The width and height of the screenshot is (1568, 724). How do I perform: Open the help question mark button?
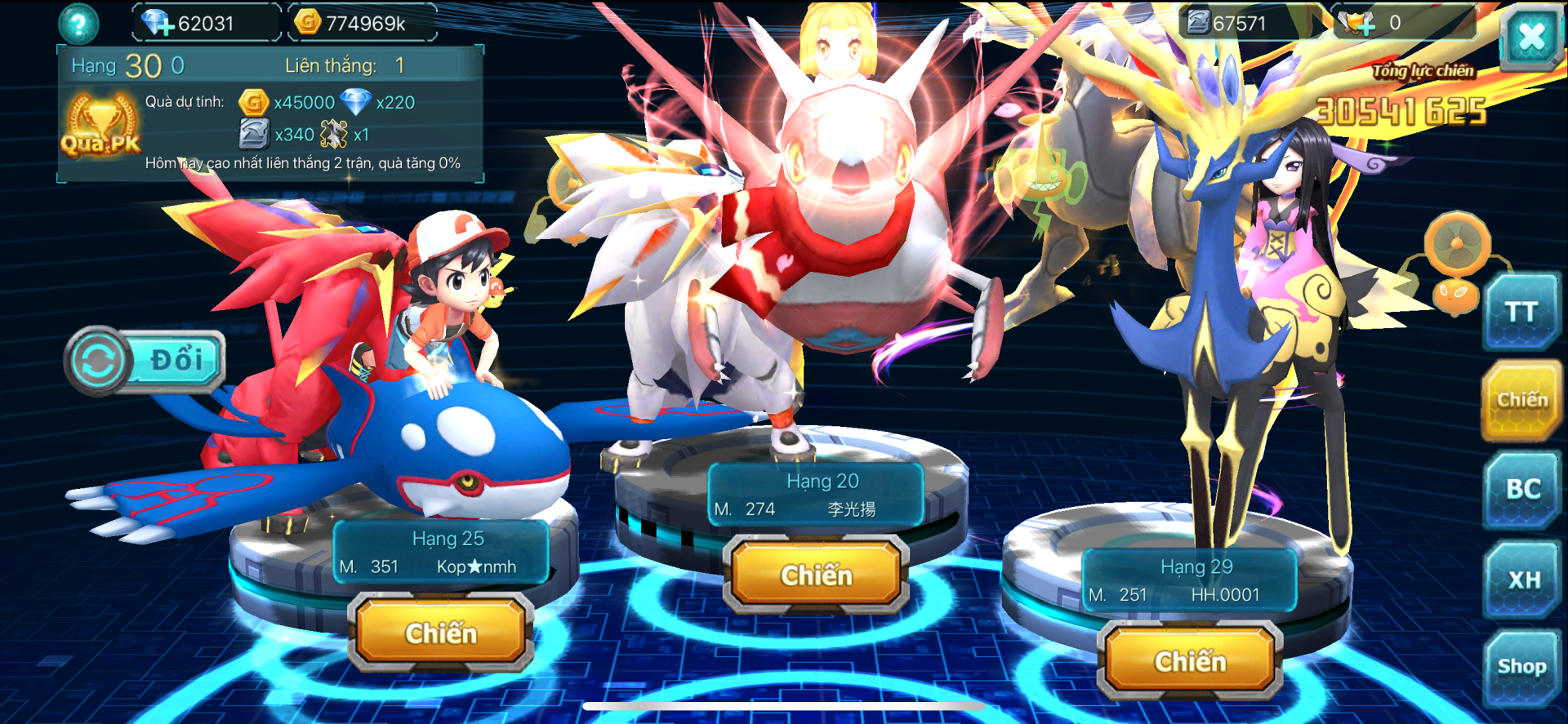[x=78, y=24]
